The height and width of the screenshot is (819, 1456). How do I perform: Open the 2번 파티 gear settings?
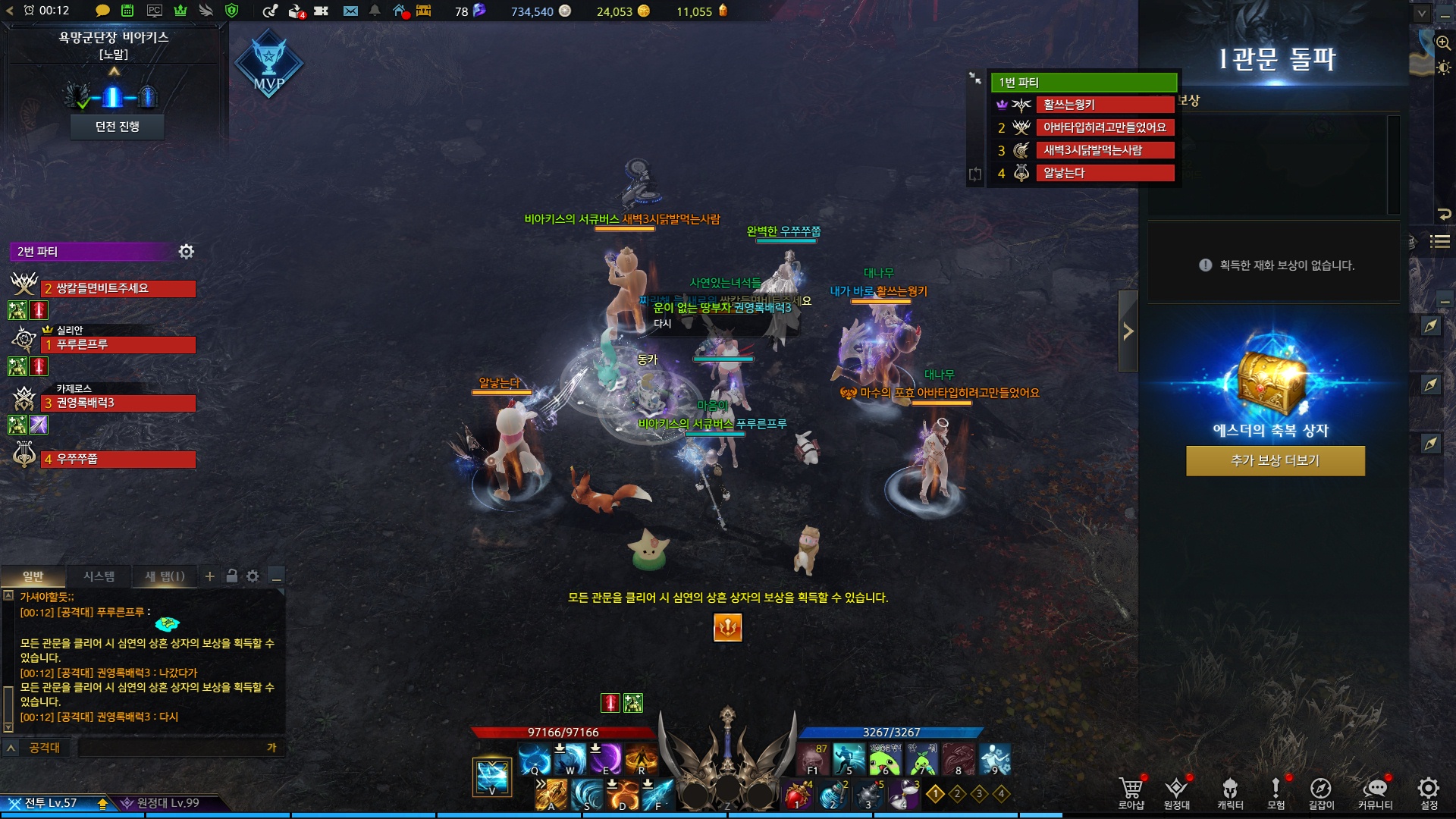(x=187, y=251)
